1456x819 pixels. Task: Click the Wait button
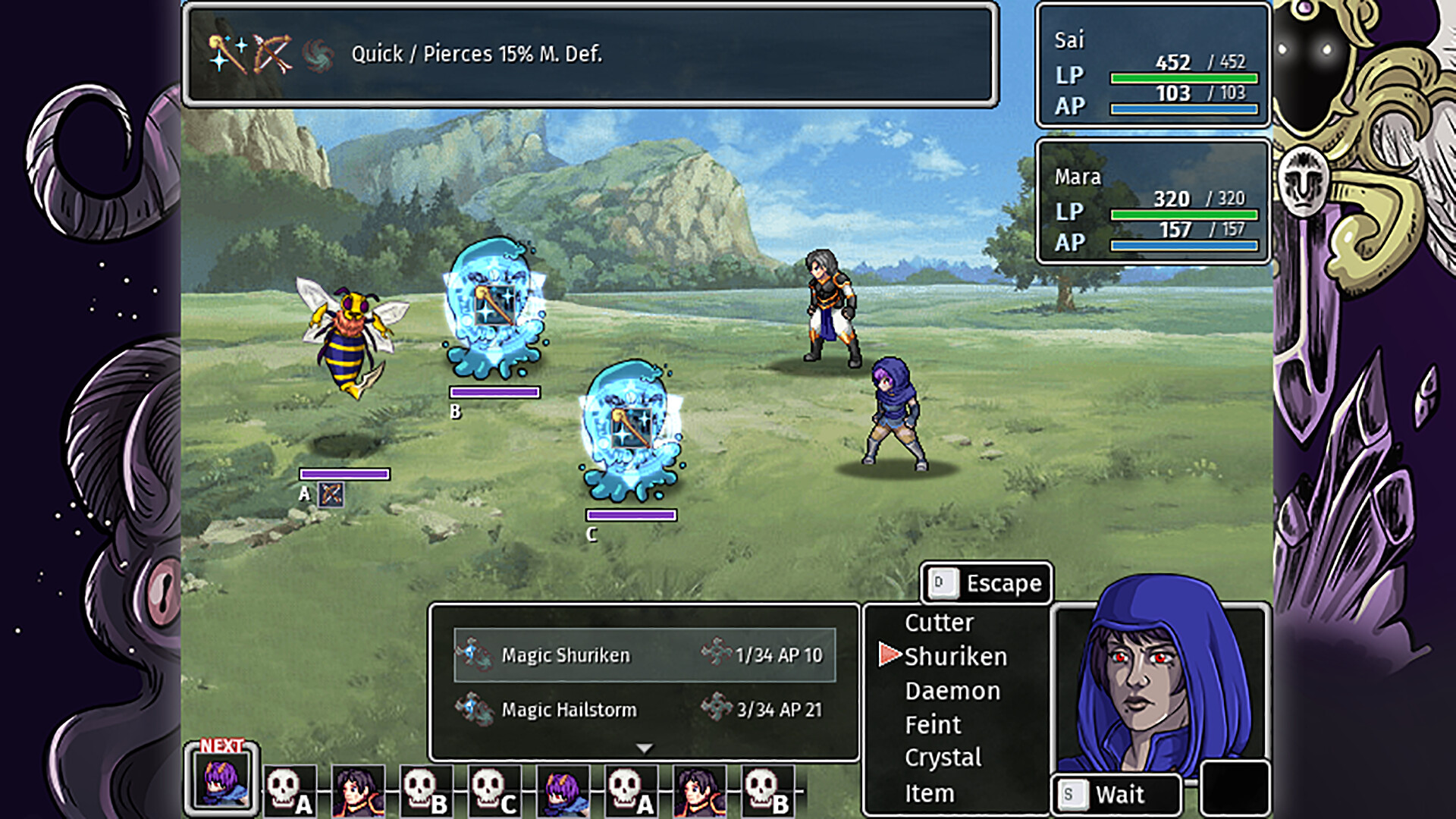point(1116,795)
